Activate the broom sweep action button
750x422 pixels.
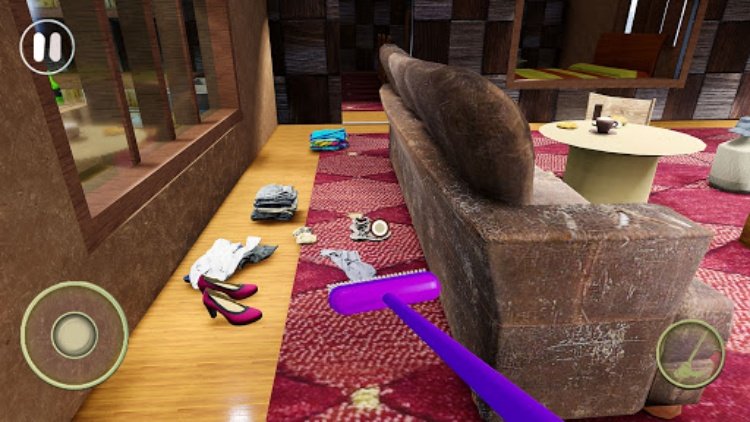690,353
